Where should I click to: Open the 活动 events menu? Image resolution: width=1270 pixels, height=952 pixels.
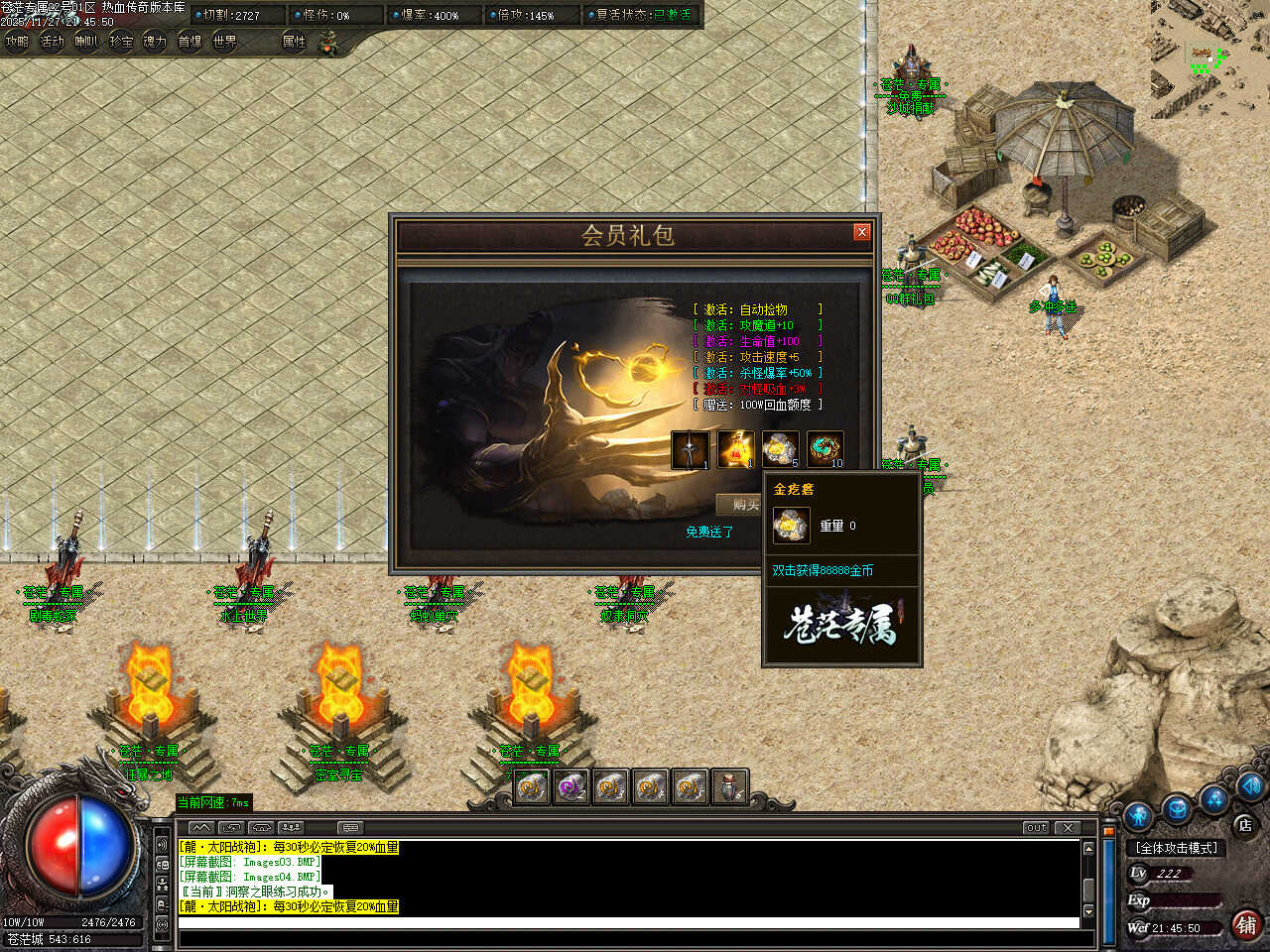pyautogui.click(x=52, y=42)
